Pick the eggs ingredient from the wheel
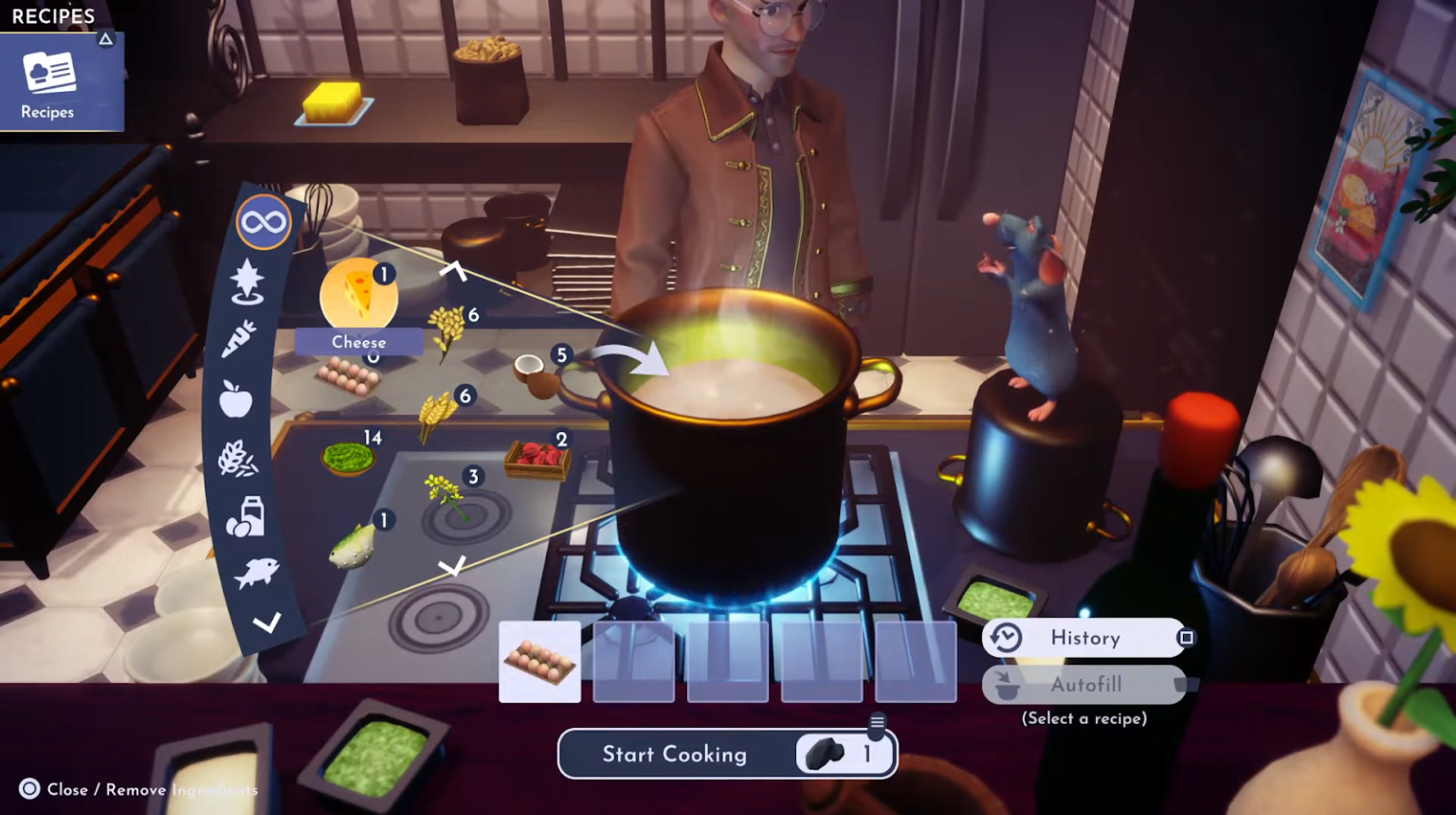The width and height of the screenshot is (1456, 815). point(349,376)
